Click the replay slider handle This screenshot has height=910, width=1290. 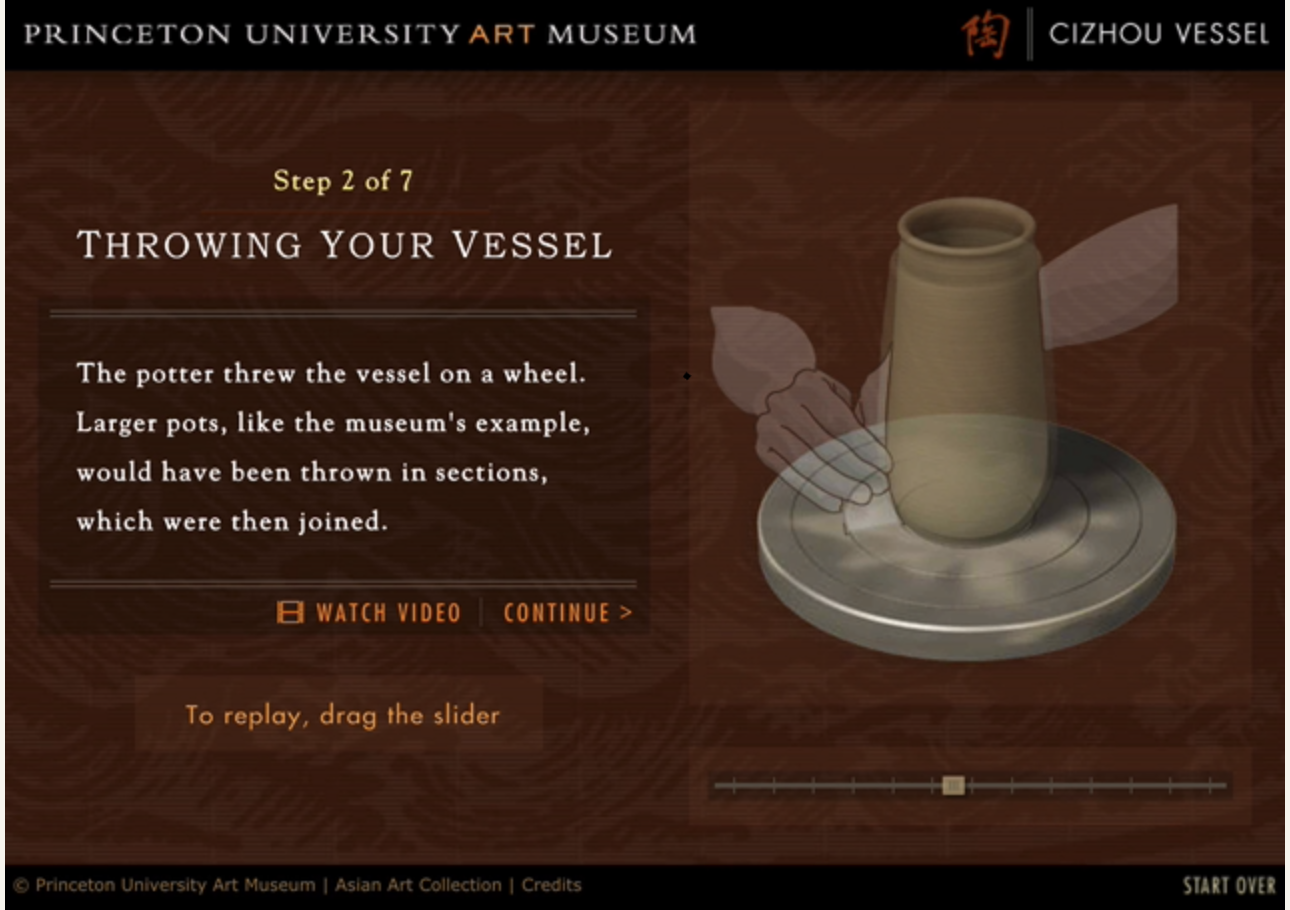point(953,786)
